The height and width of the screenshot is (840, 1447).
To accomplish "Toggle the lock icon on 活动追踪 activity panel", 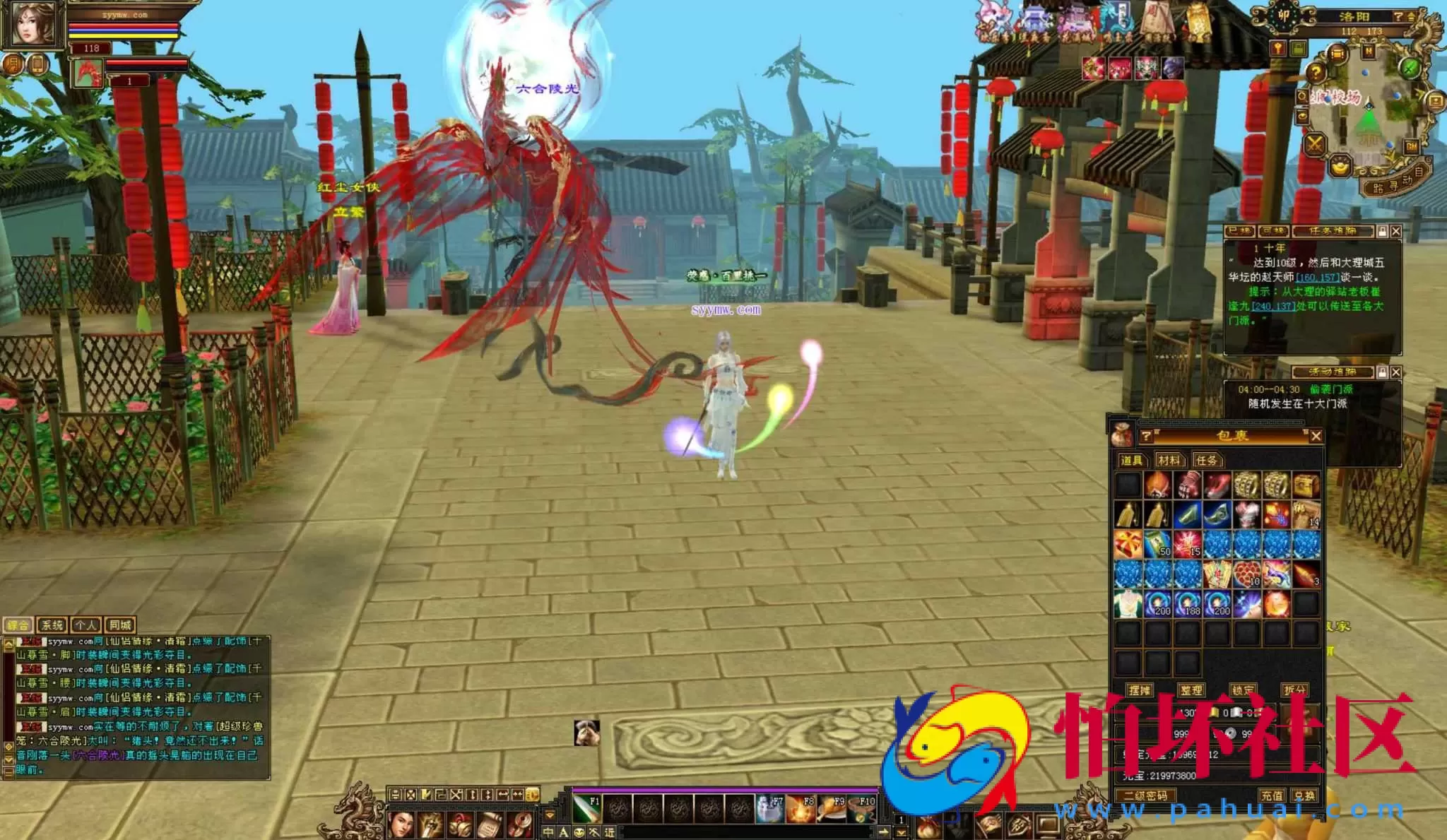I will pyautogui.click(x=1381, y=372).
